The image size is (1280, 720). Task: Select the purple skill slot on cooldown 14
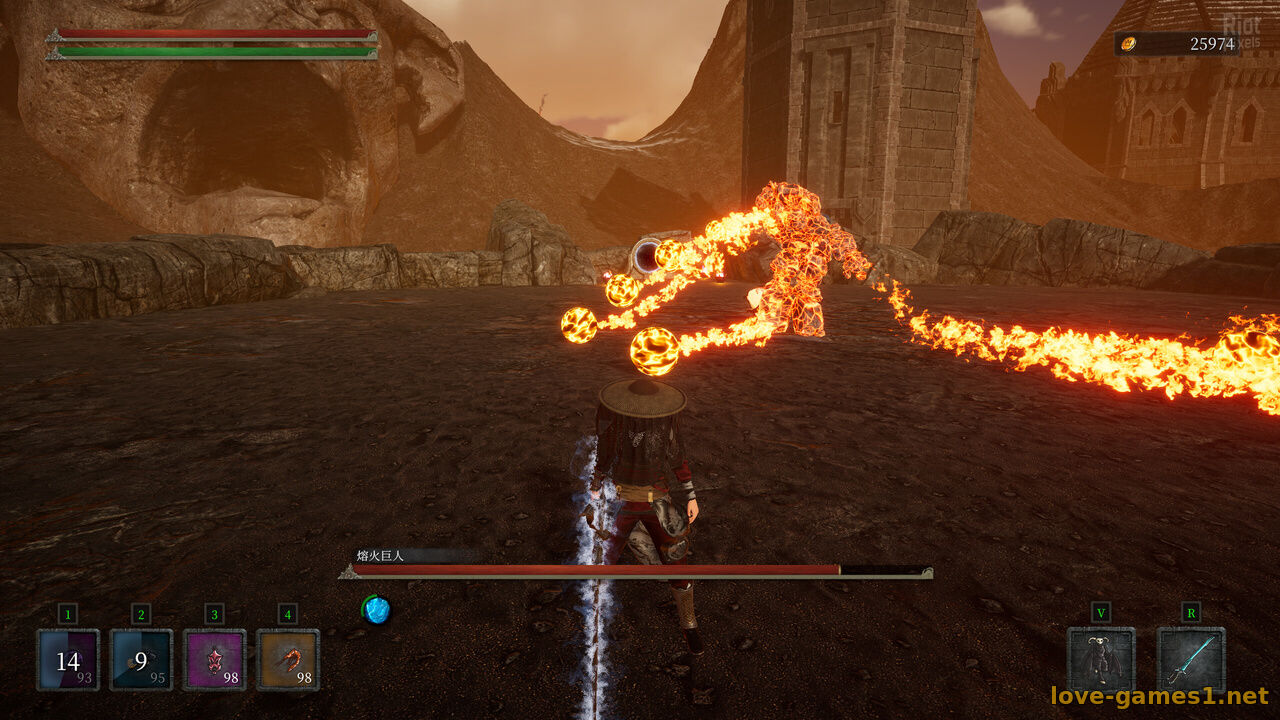pos(68,660)
